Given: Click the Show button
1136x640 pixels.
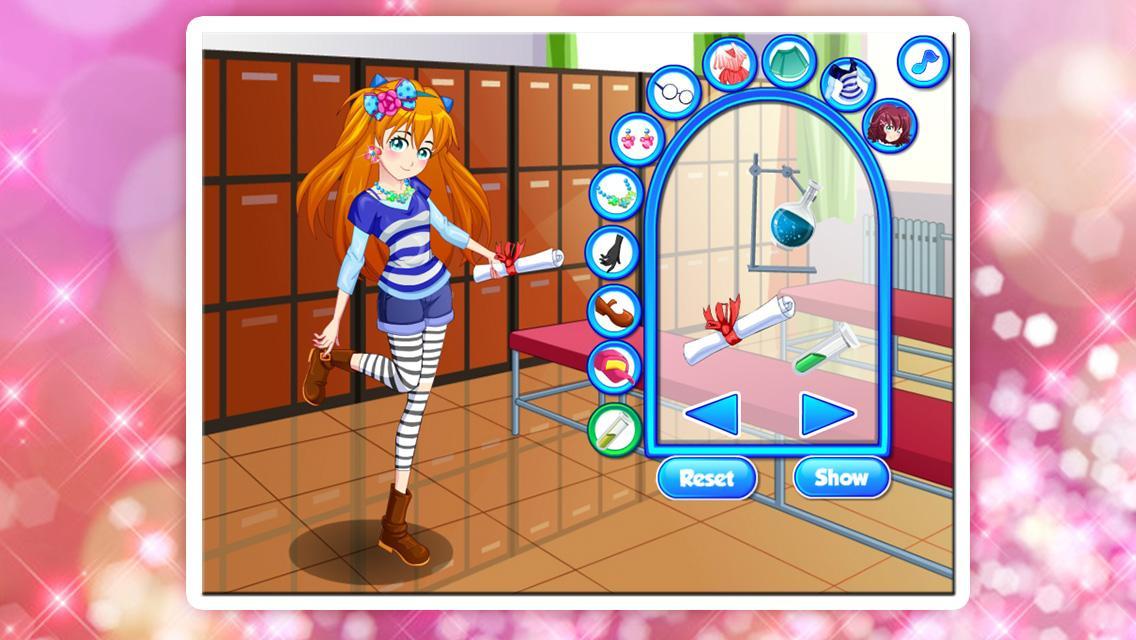Looking at the screenshot, I should click(x=841, y=478).
